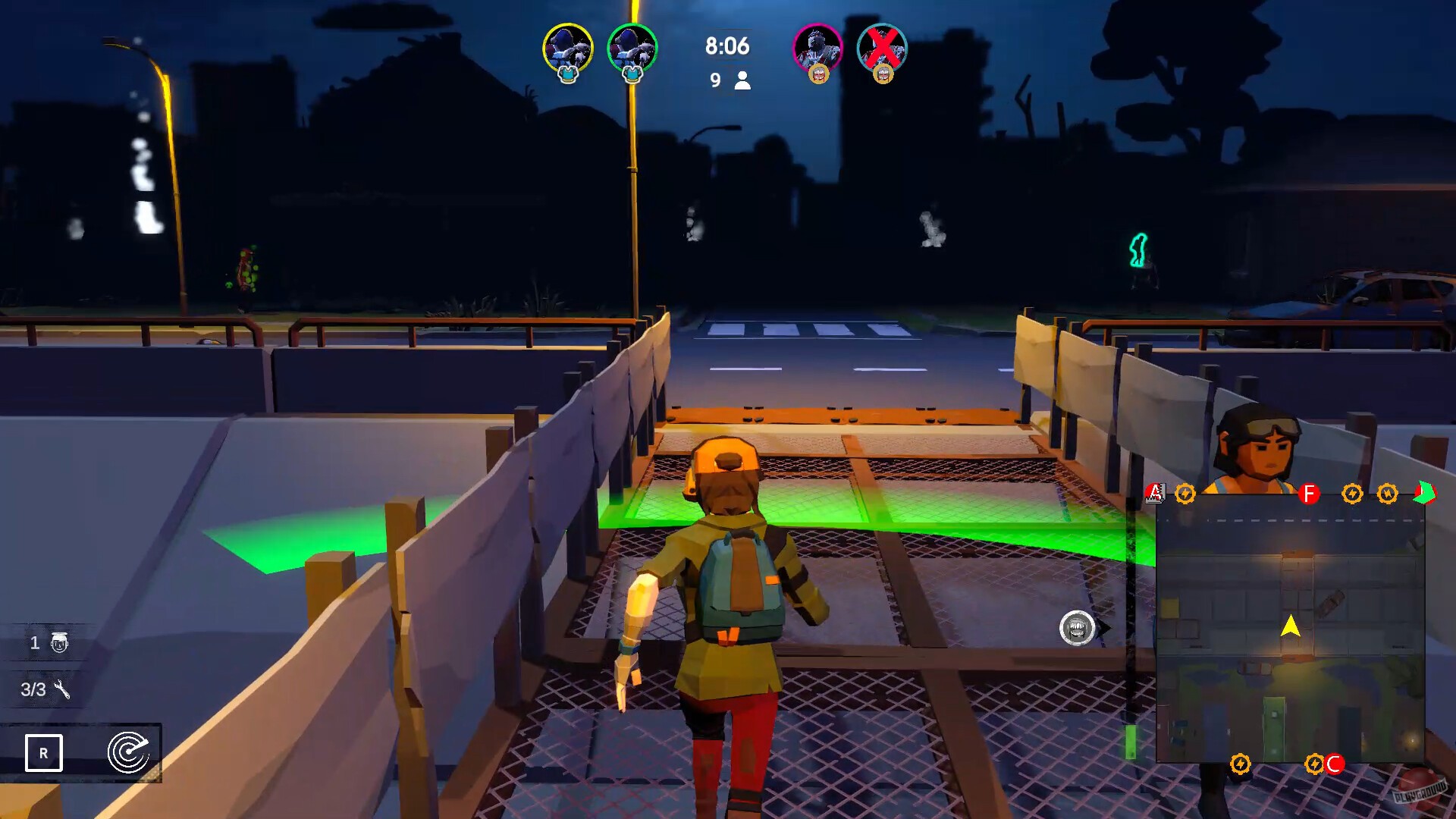Toggle the pink-ringed enemy portrait
Image resolution: width=1456 pixels, height=819 pixels.
(x=817, y=49)
